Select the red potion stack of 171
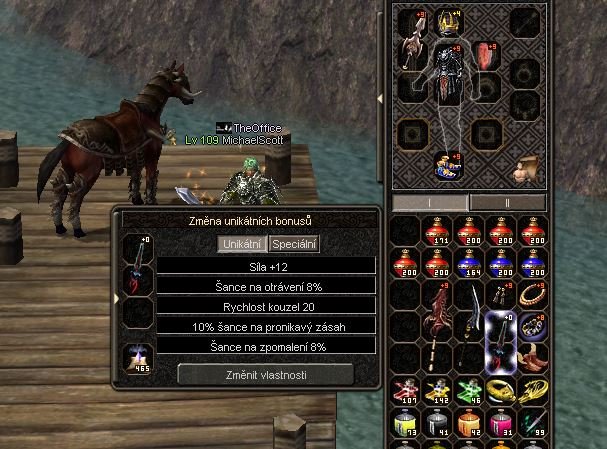This screenshot has width=607, height=449. click(436, 230)
